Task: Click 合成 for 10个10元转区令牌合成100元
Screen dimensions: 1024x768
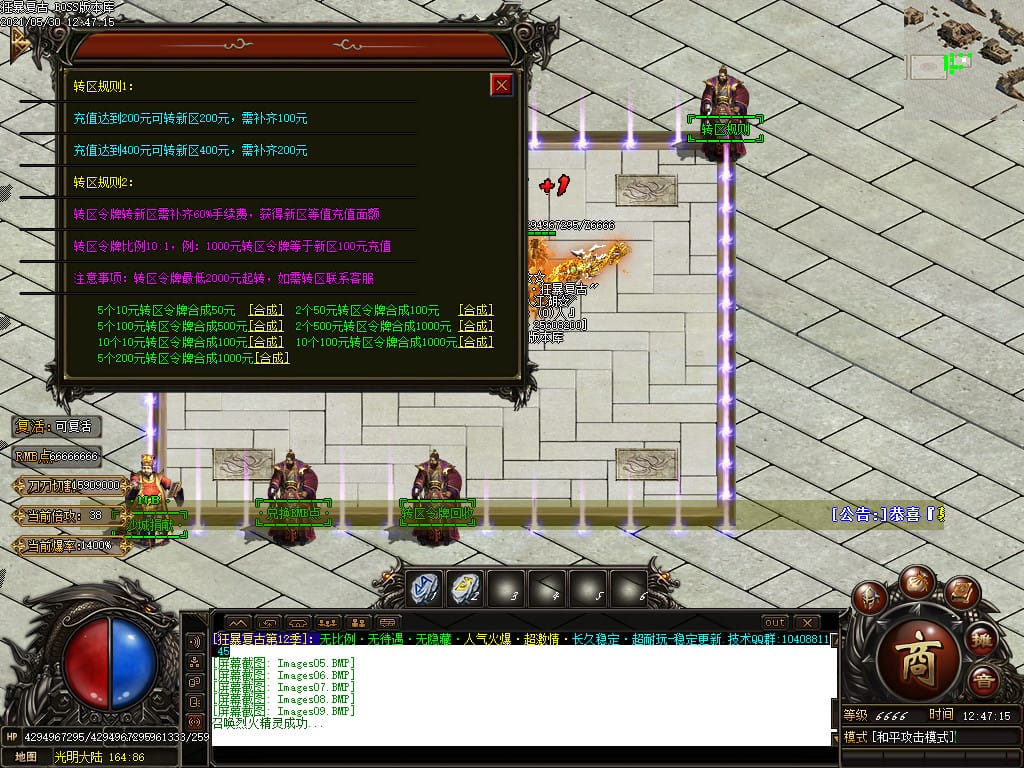Action: click(x=266, y=342)
